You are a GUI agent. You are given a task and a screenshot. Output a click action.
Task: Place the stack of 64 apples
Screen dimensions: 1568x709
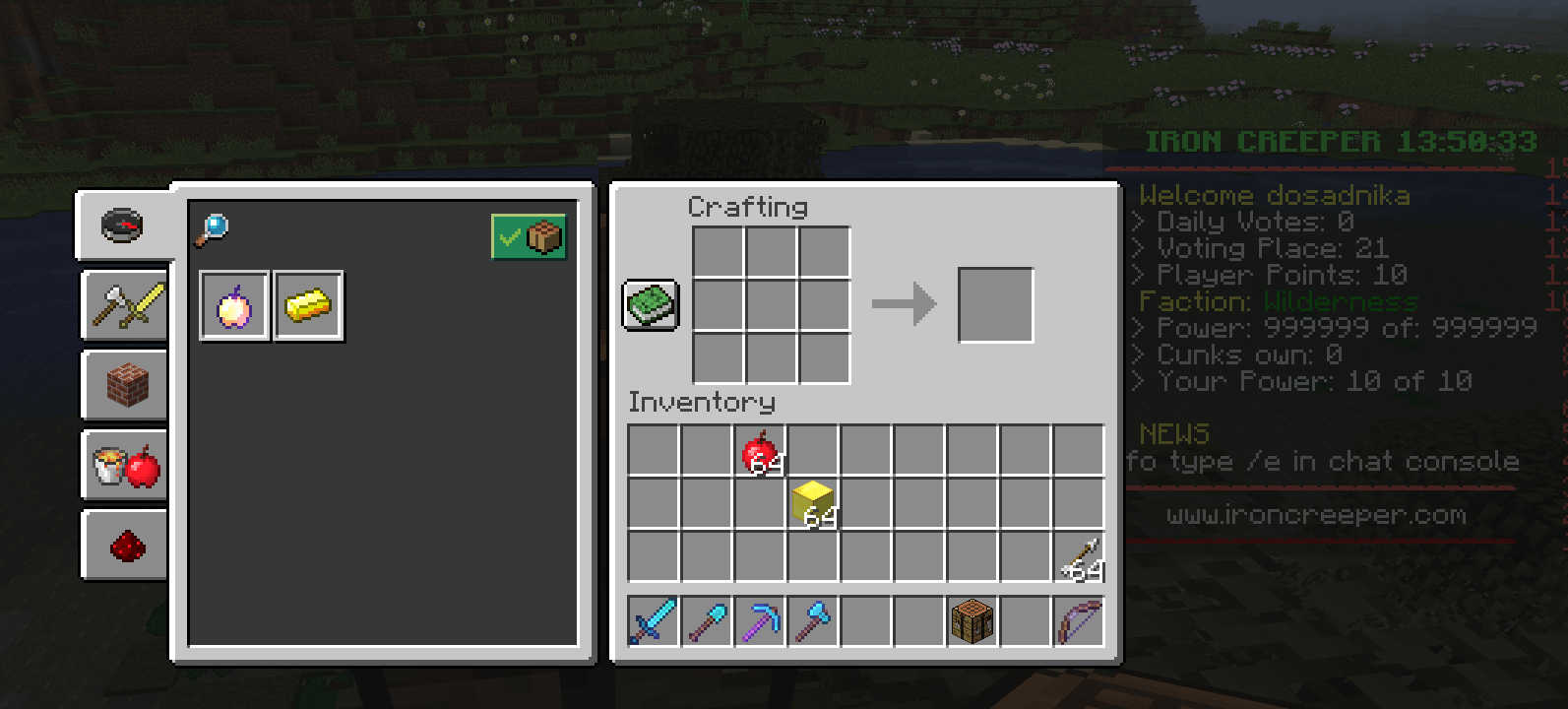pyautogui.click(x=759, y=451)
